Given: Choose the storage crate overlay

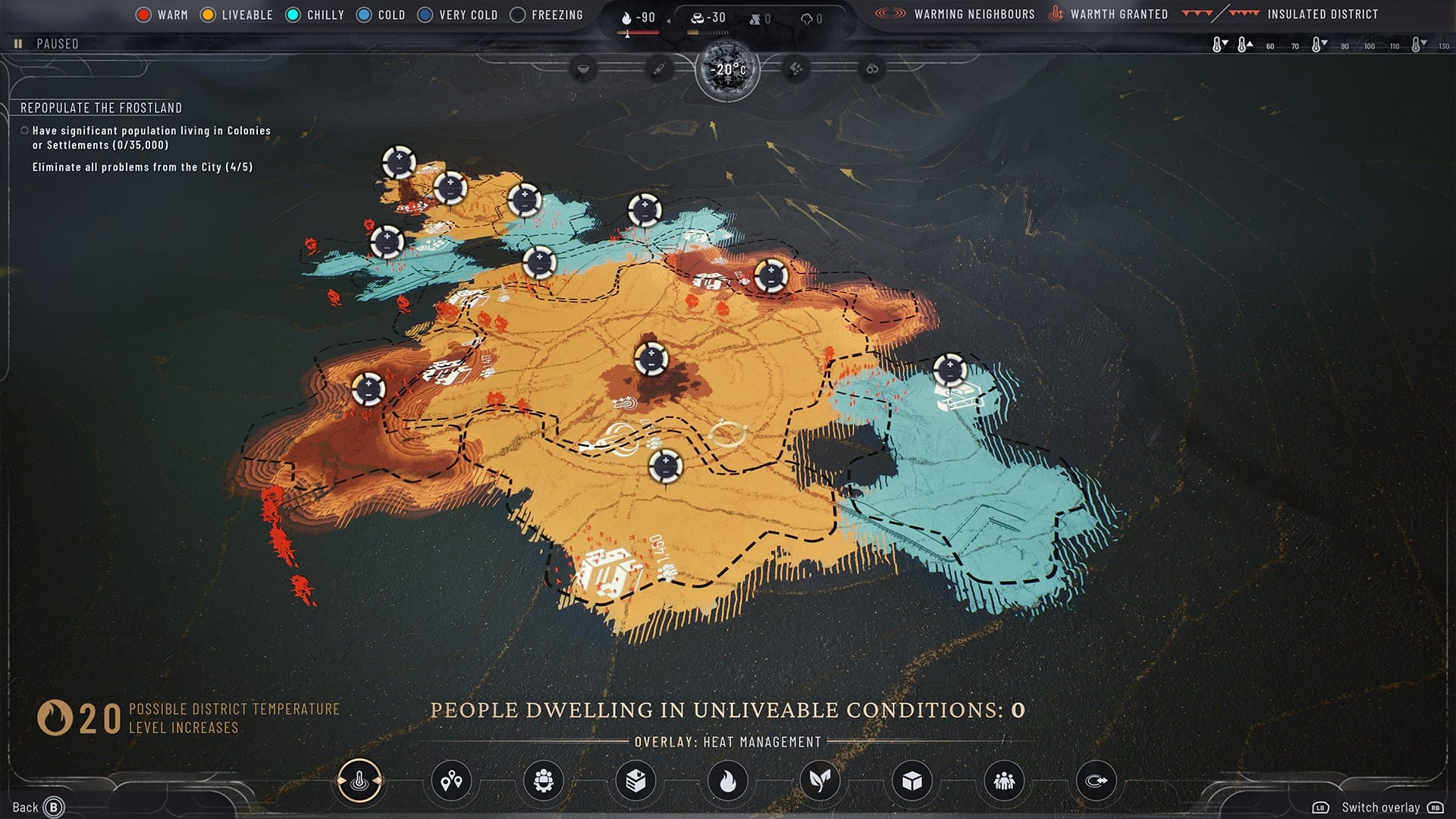Looking at the screenshot, I should [x=635, y=780].
